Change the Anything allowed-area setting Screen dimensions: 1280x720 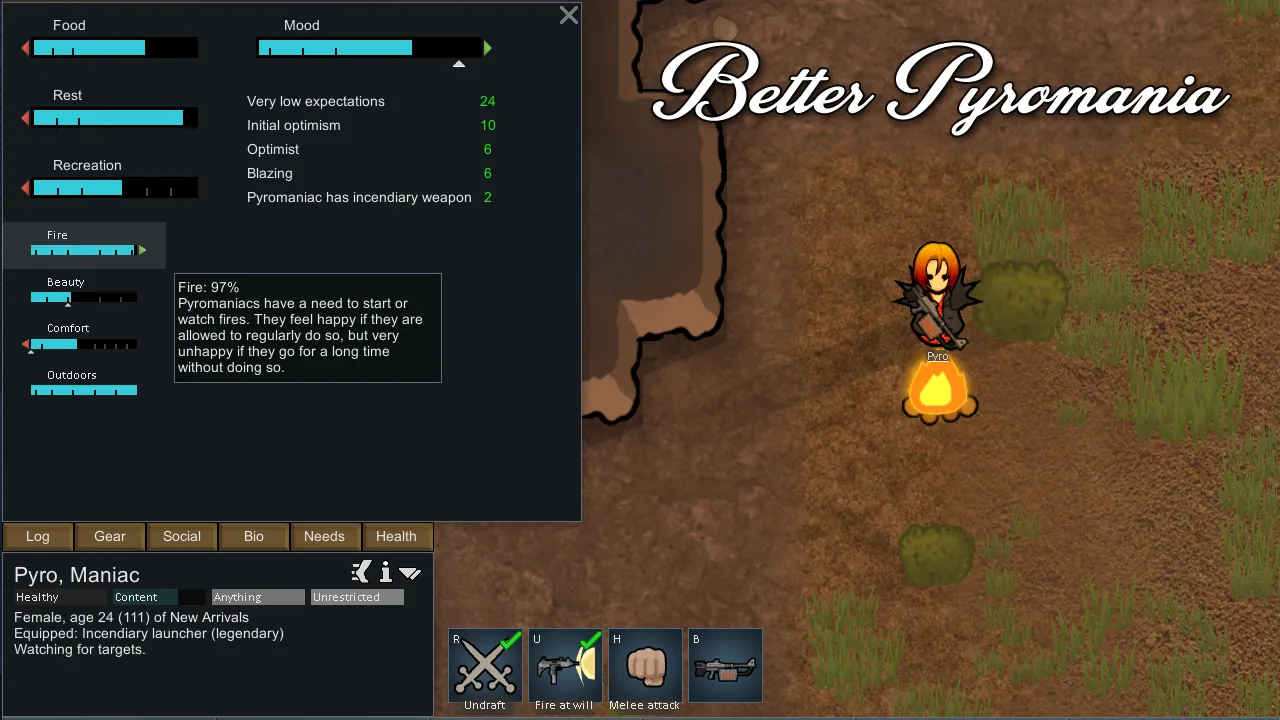point(258,597)
